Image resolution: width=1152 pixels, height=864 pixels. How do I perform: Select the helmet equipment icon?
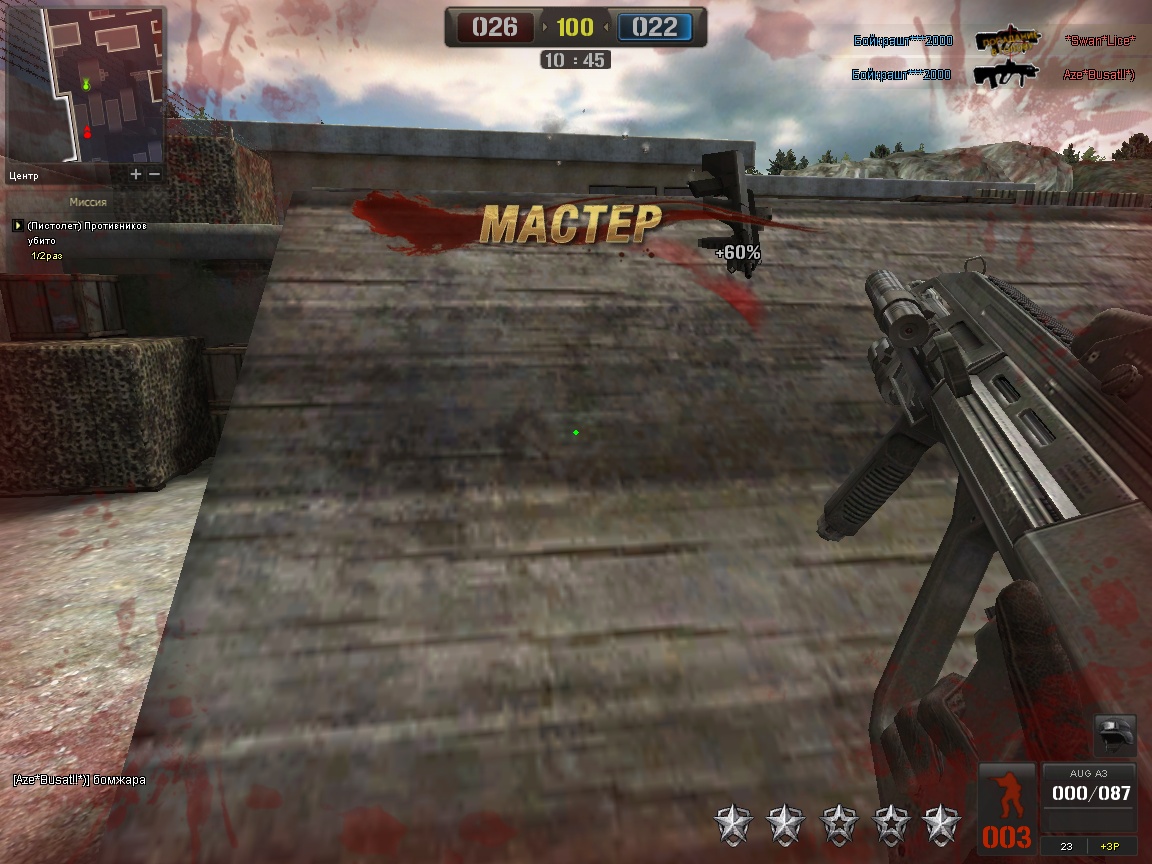click(x=1115, y=734)
